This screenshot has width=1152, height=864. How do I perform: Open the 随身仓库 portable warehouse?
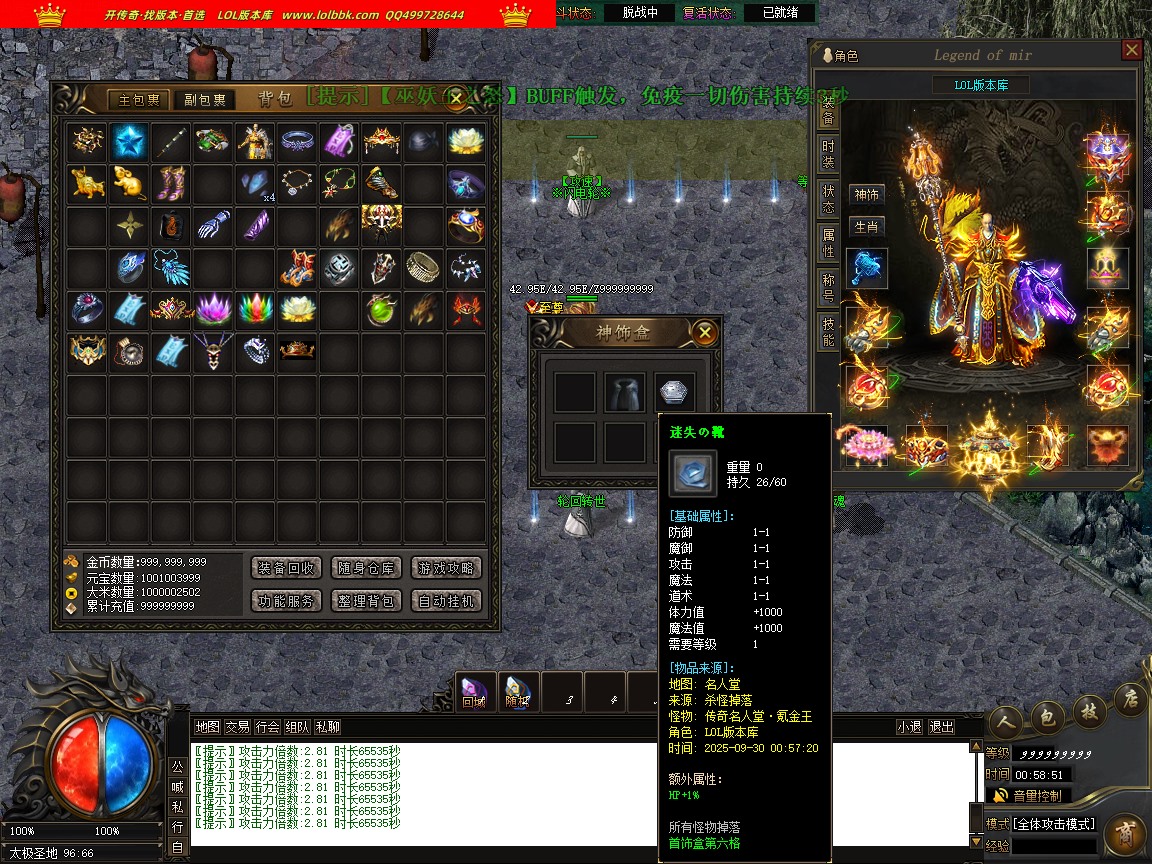[365, 568]
